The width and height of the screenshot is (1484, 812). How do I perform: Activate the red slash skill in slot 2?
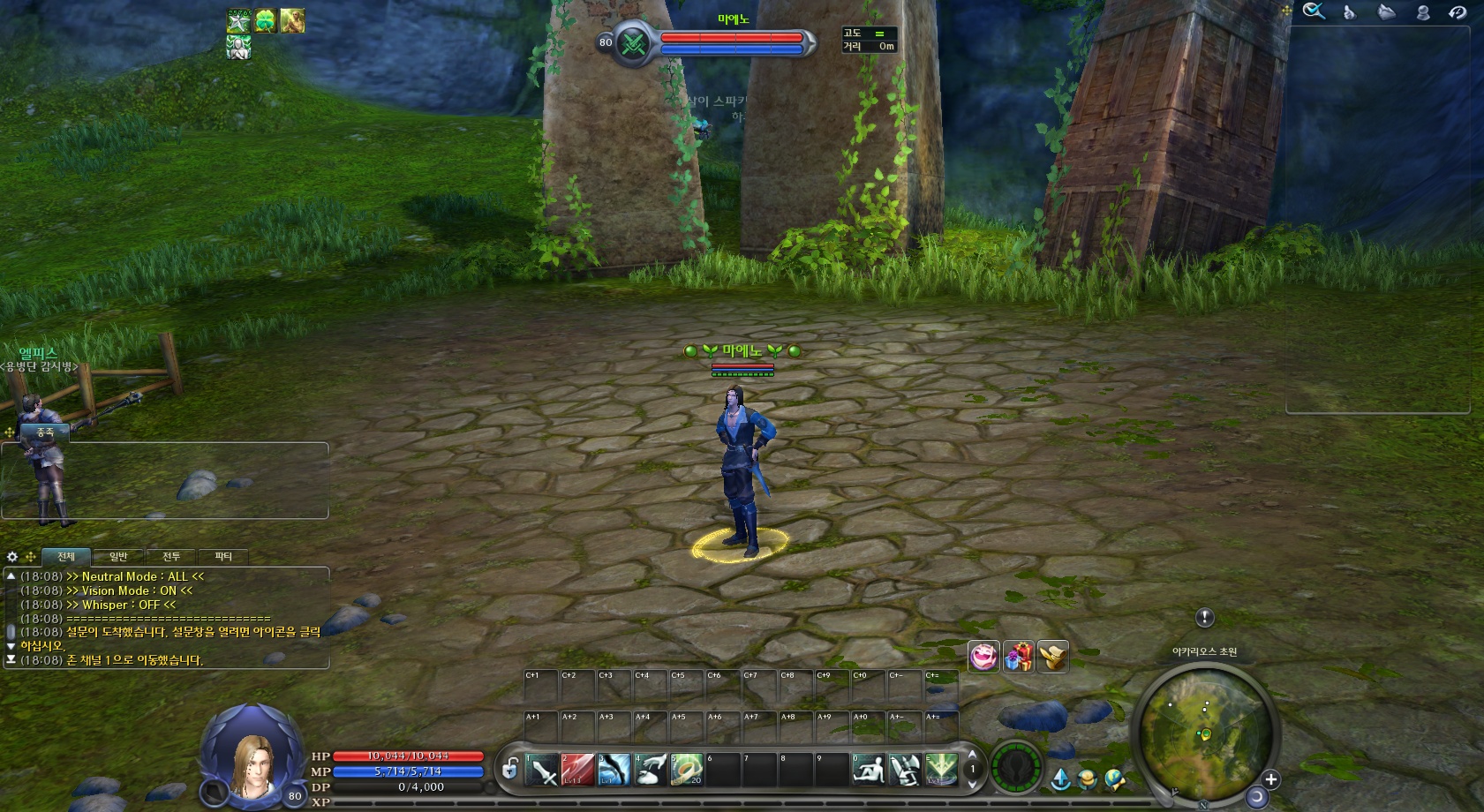pos(578,770)
